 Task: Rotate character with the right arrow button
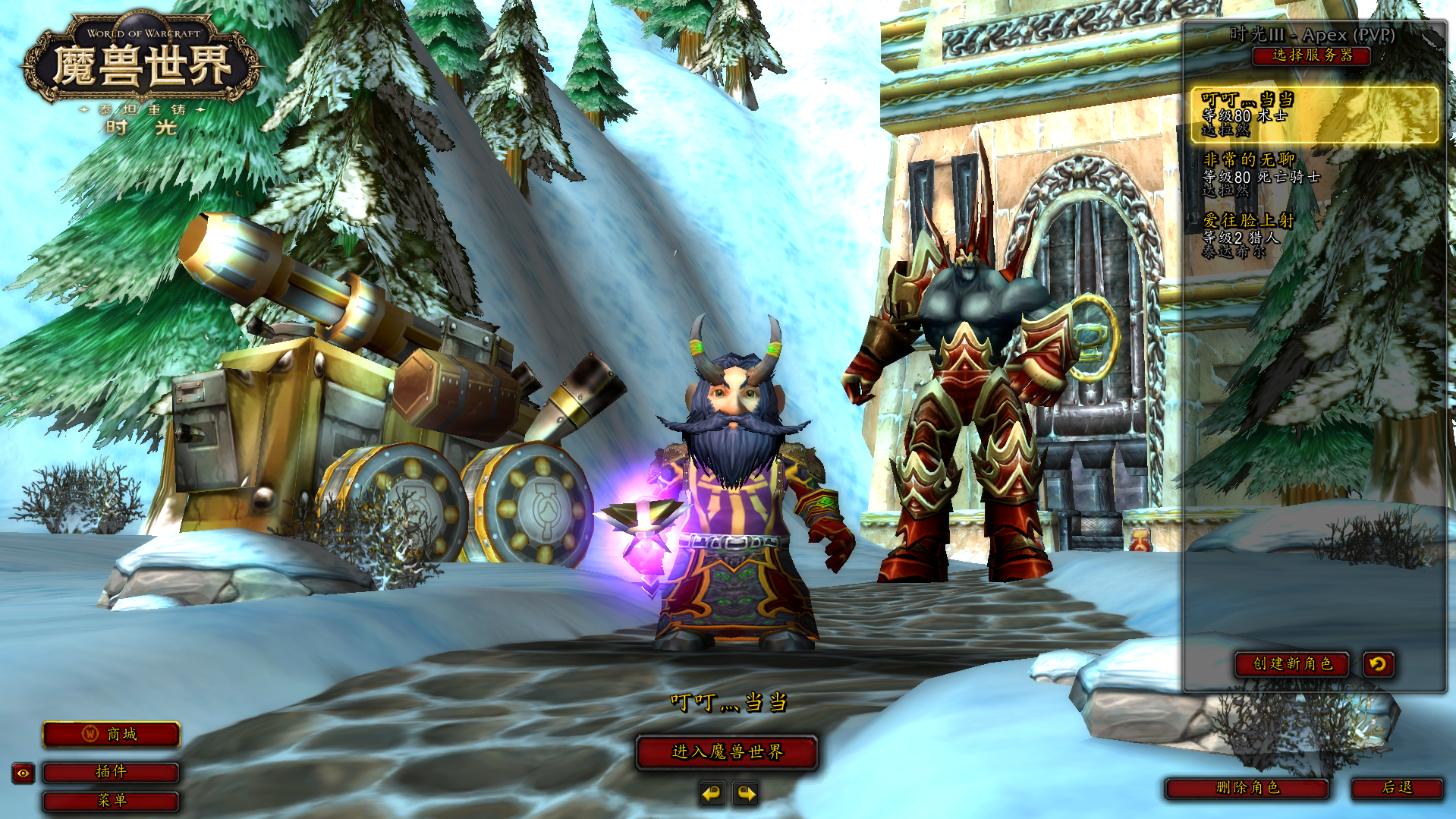(747, 794)
